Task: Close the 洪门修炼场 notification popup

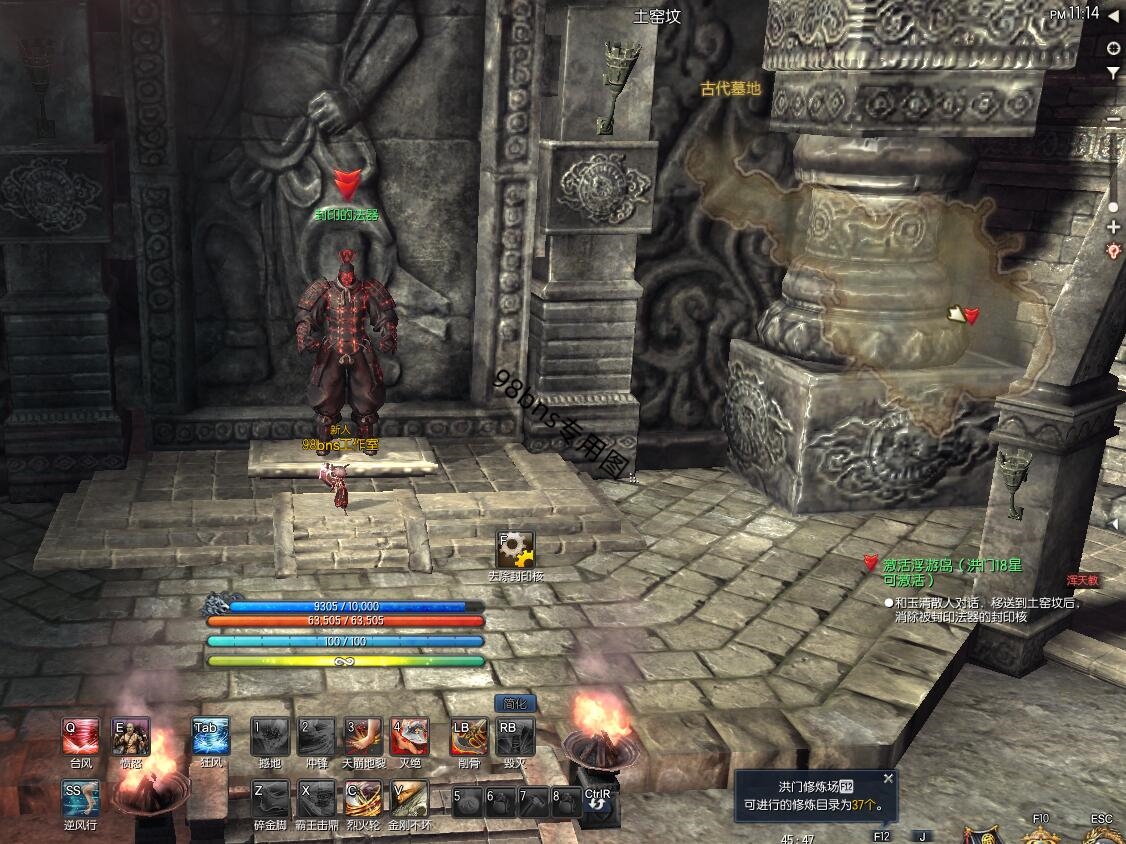Action: point(887,779)
